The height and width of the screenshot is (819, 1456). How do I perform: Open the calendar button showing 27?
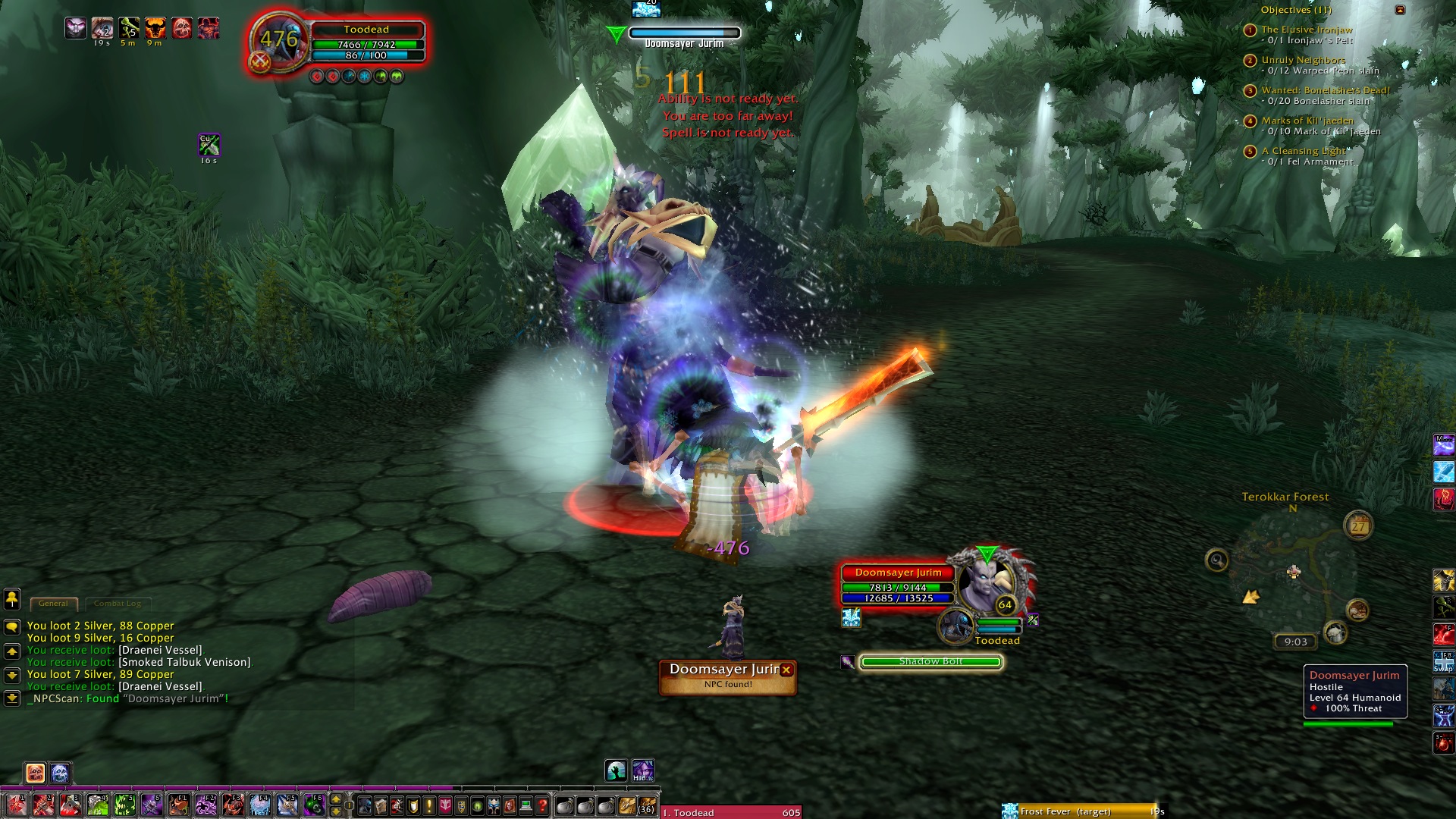[1358, 525]
